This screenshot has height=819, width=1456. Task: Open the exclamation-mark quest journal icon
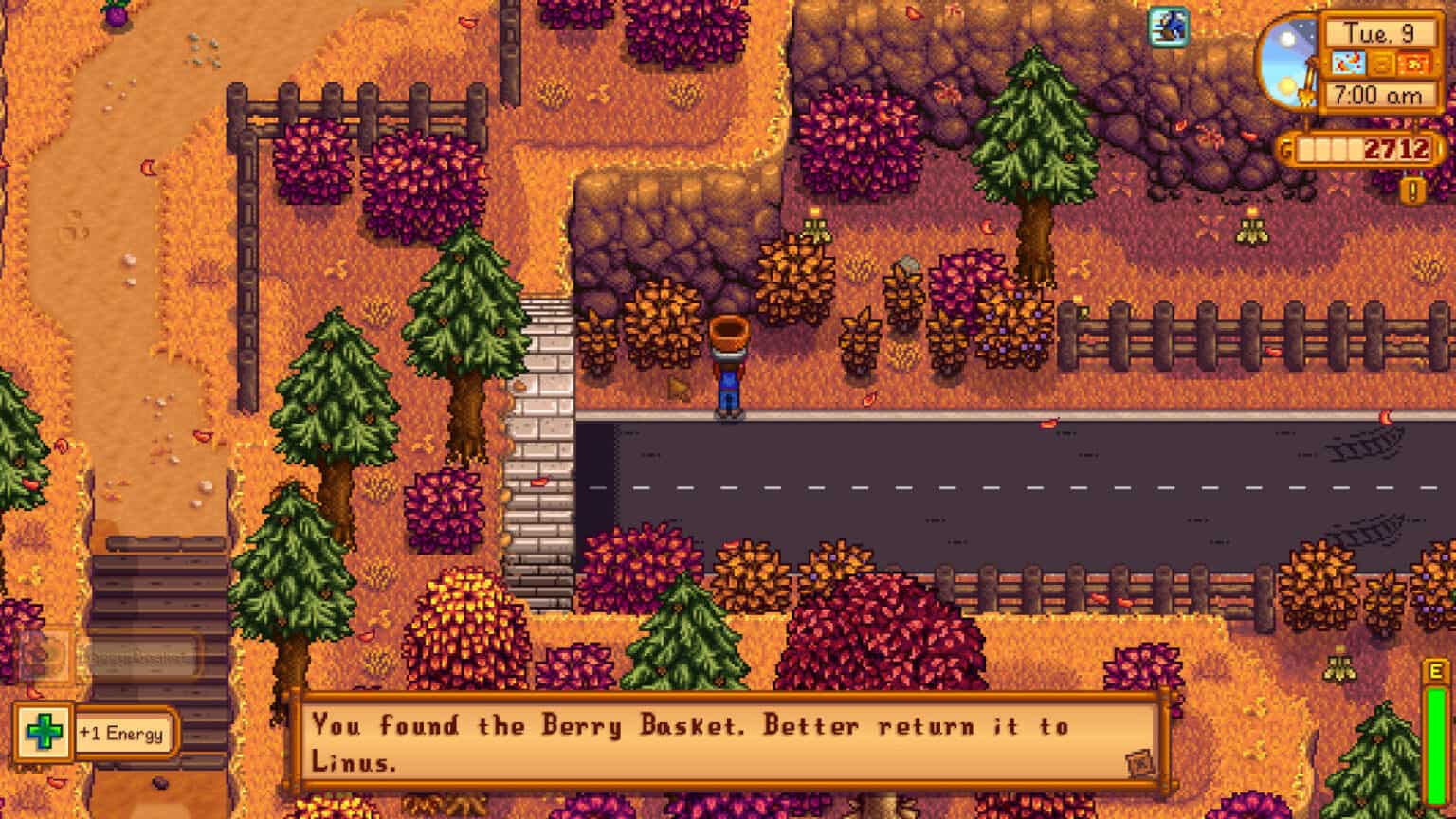[x=1411, y=188]
